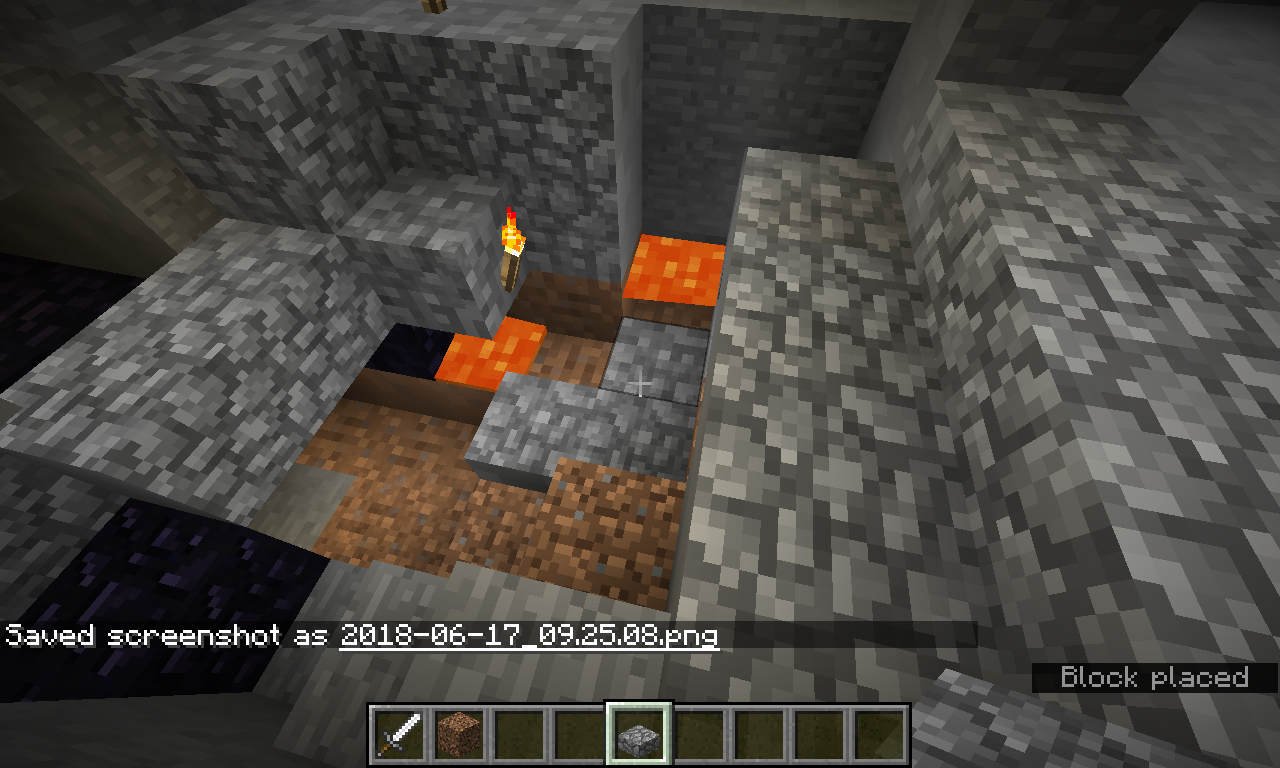Open the saved screenshot file link
The width and height of the screenshot is (1280, 768).
tap(529, 635)
